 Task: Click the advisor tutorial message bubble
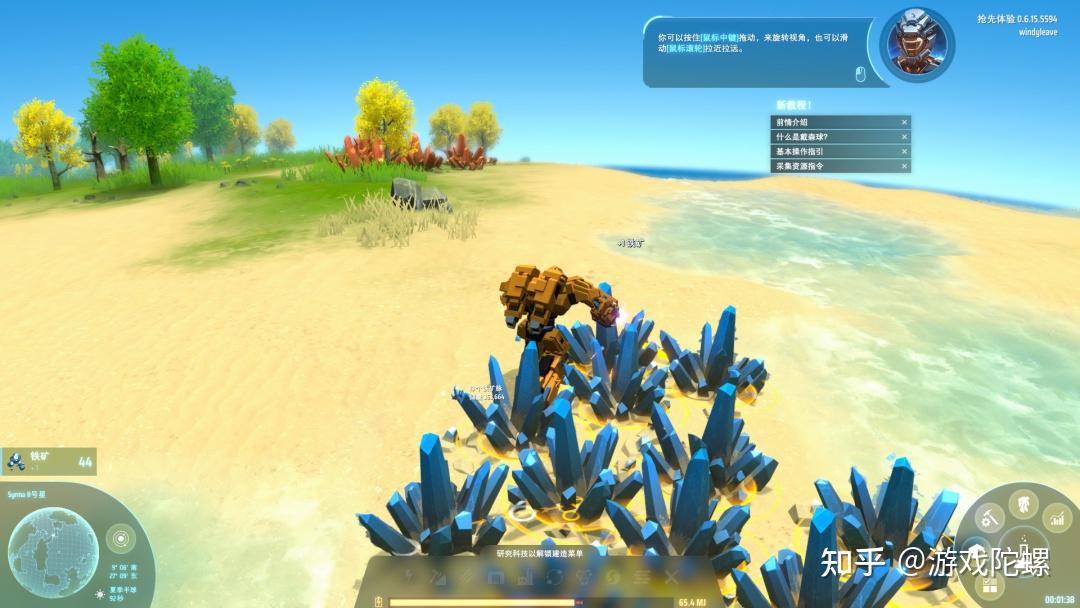tap(755, 50)
